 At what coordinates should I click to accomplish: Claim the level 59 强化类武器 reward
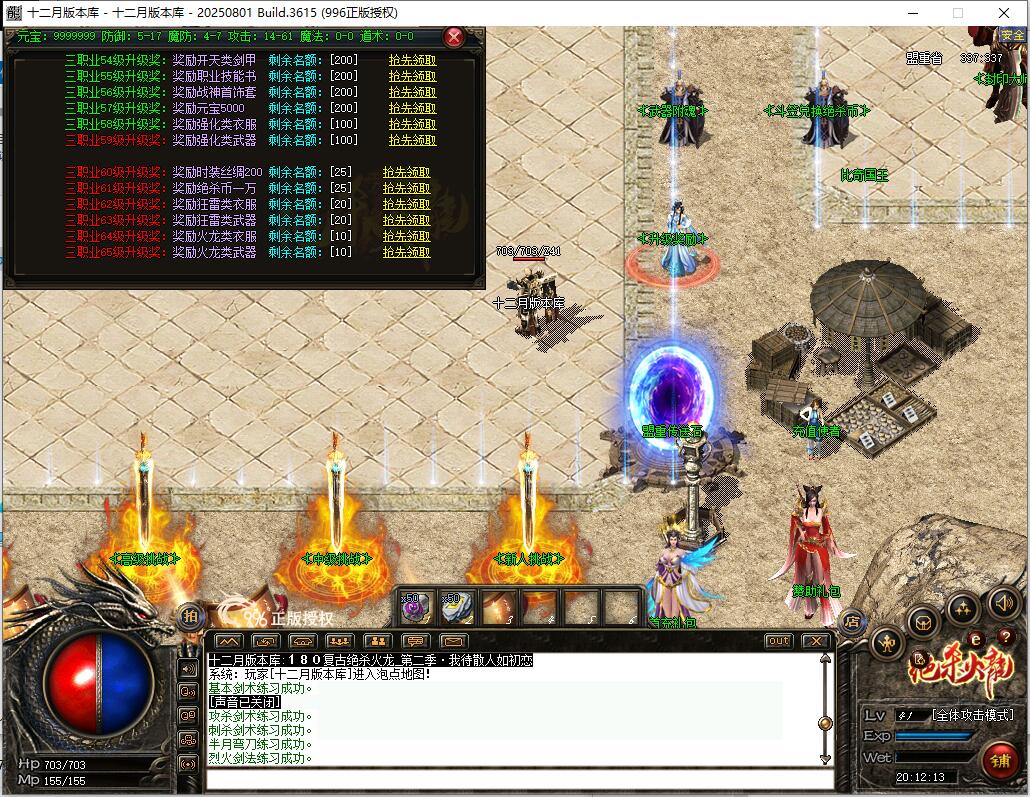[x=412, y=140]
